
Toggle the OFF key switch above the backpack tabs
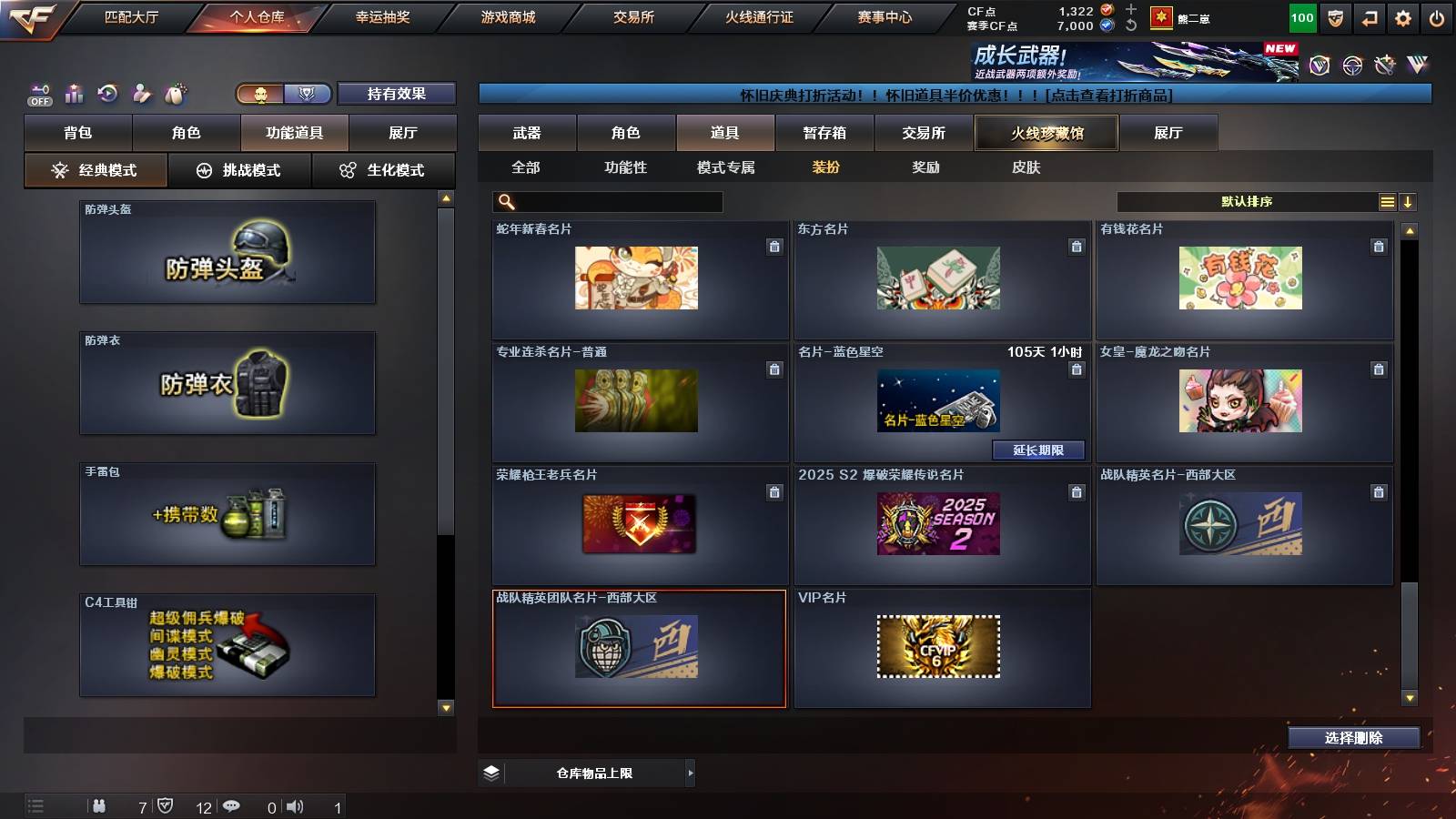[x=38, y=92]
